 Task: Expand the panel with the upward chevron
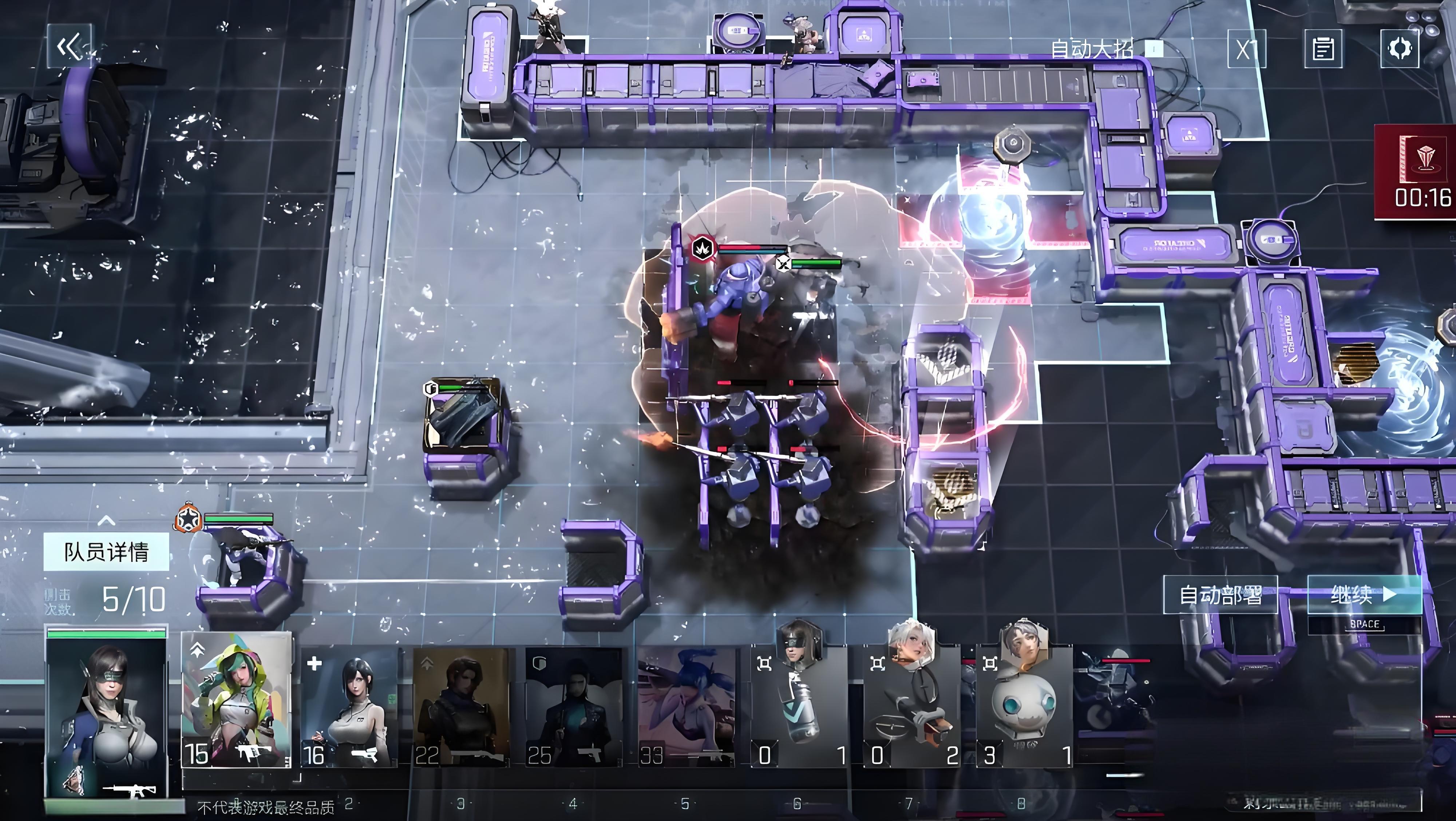tap(106, 520)
